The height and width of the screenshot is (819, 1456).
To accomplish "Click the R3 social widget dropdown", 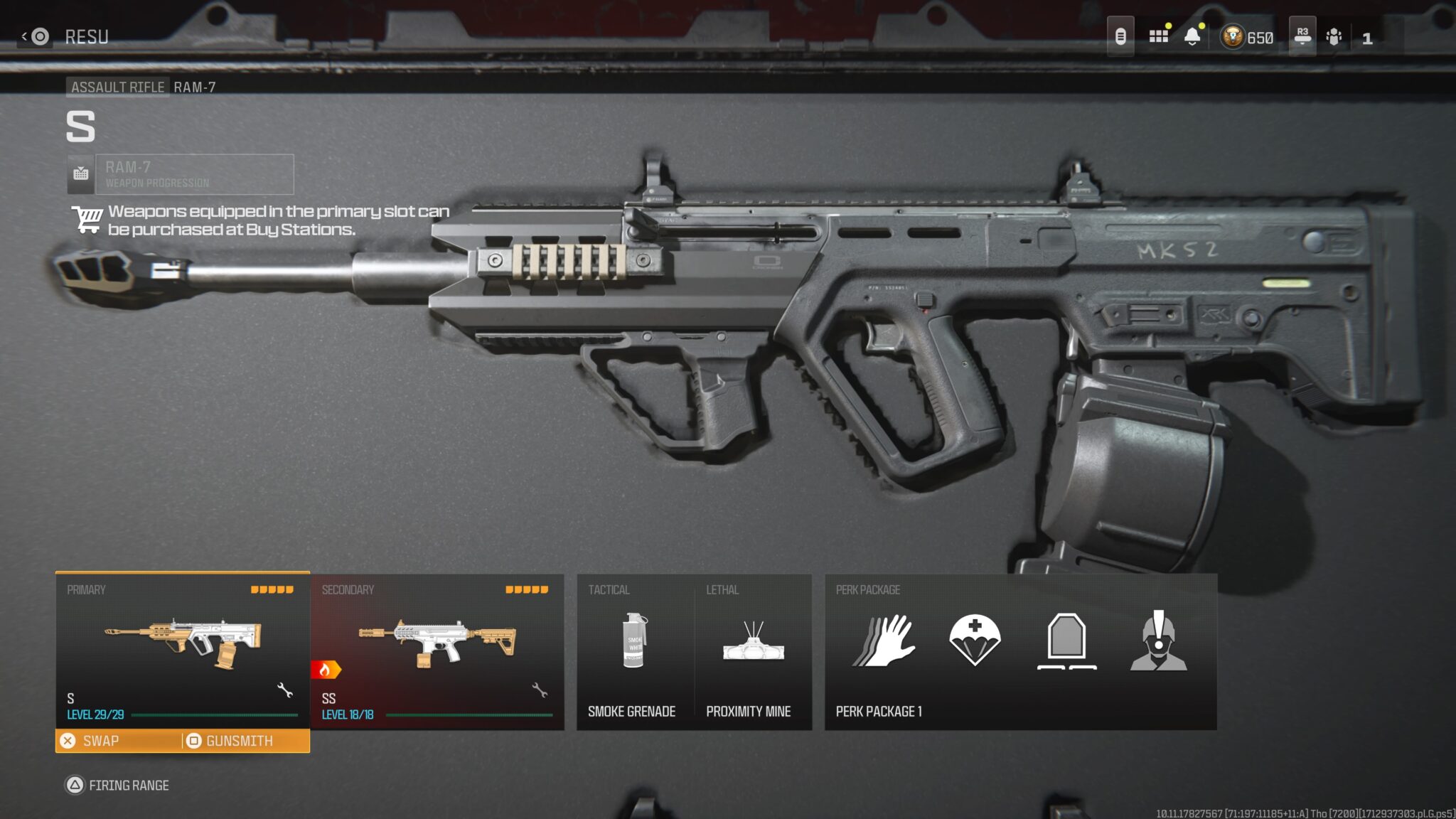I will pyautogui.click(x=1303, y=34).
